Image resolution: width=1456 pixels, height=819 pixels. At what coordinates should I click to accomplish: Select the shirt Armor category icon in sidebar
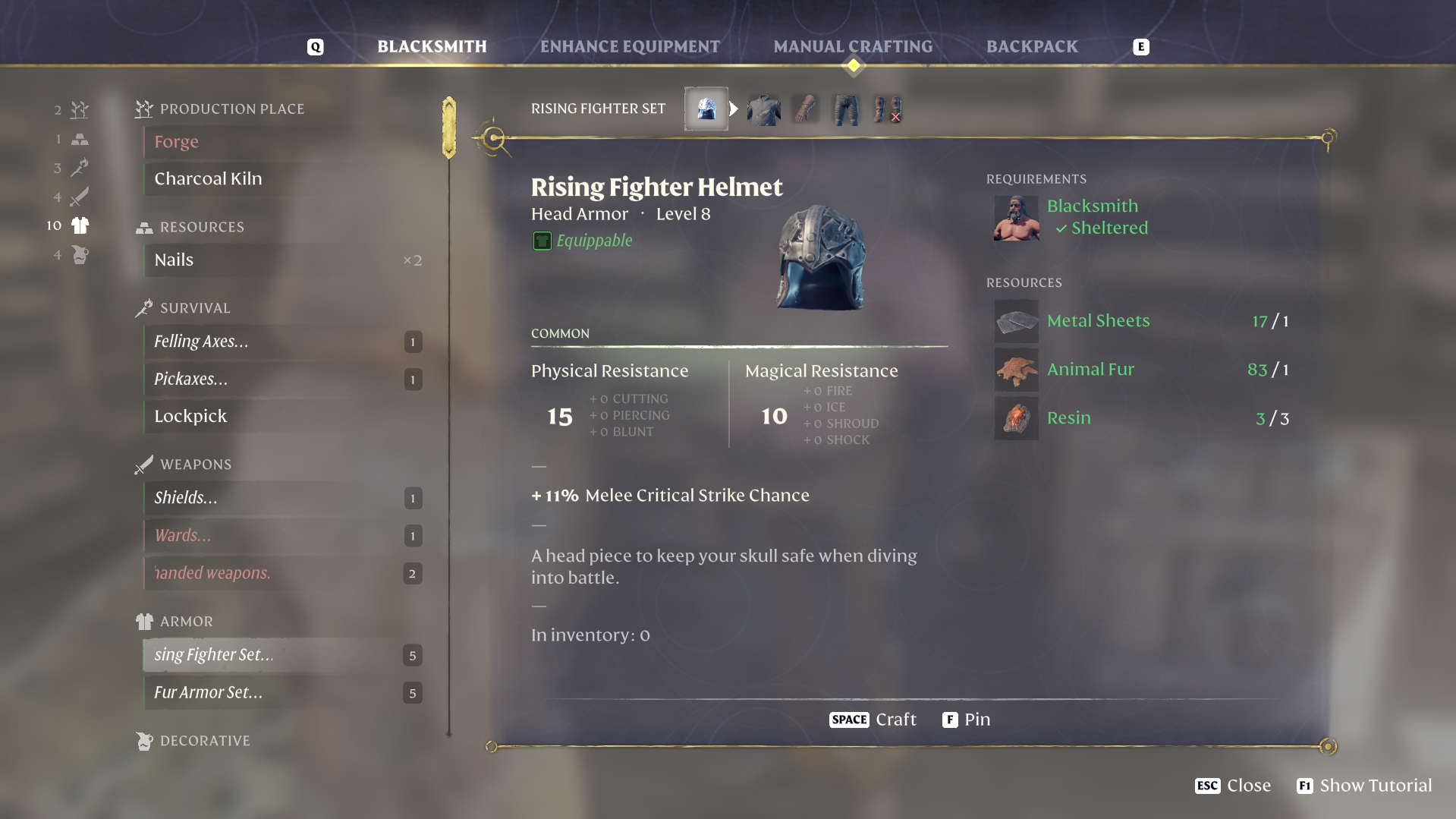click(79, 225)
